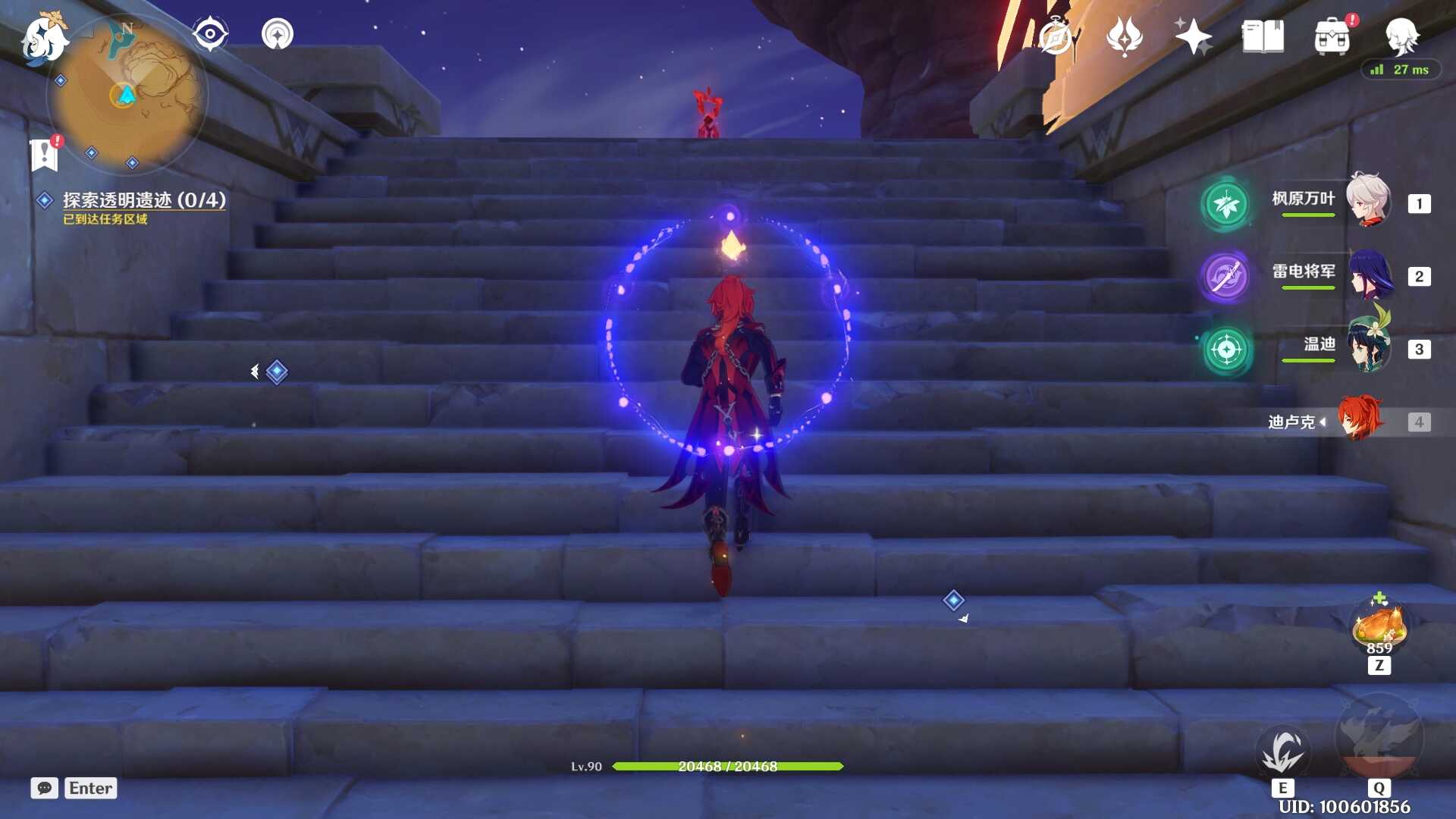Select the tracked quest 探索透明遗迹
1456x819 pixels.
[143, 200]
